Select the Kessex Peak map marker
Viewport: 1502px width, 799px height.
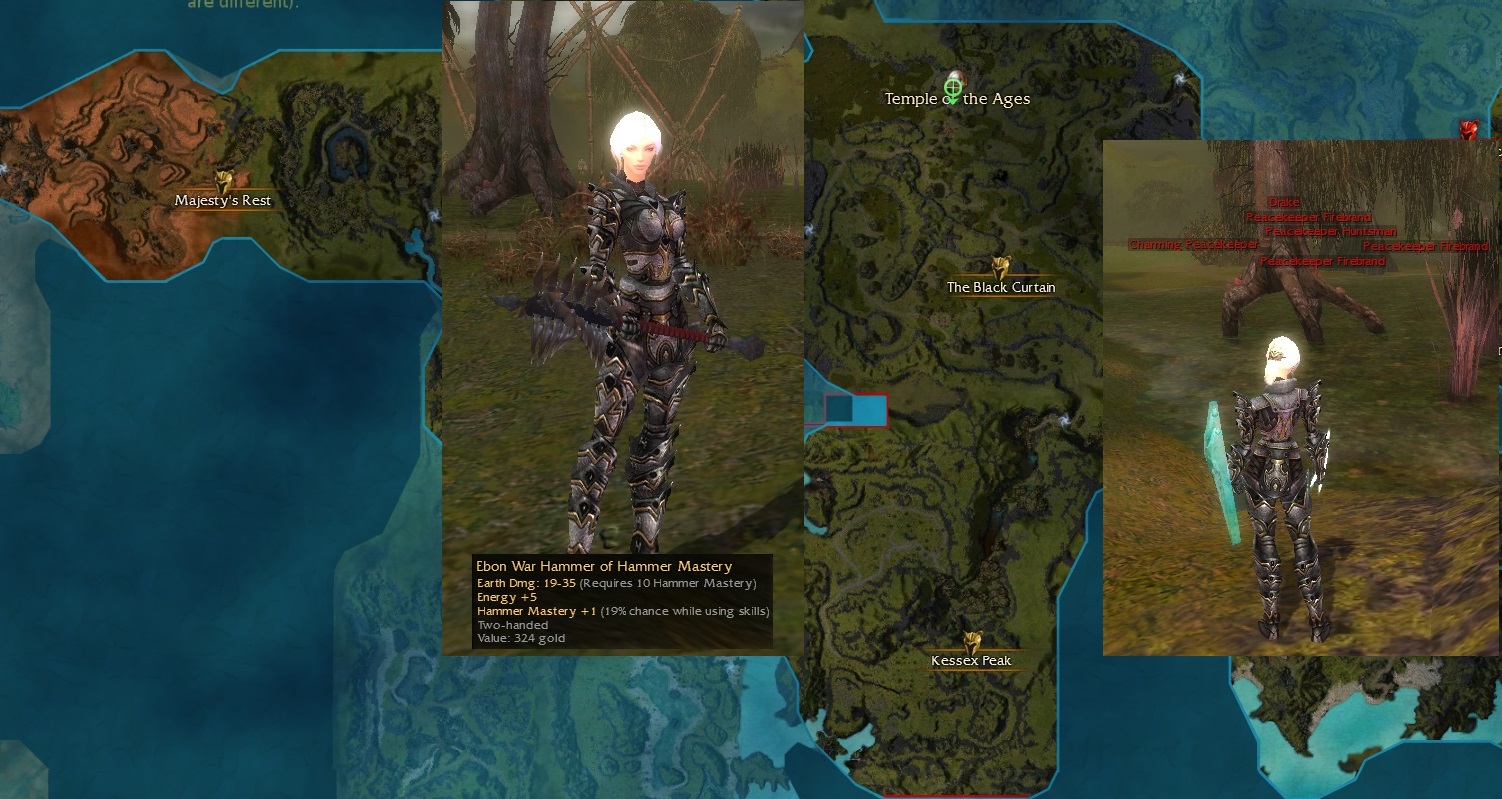click(x=971, y=643)
